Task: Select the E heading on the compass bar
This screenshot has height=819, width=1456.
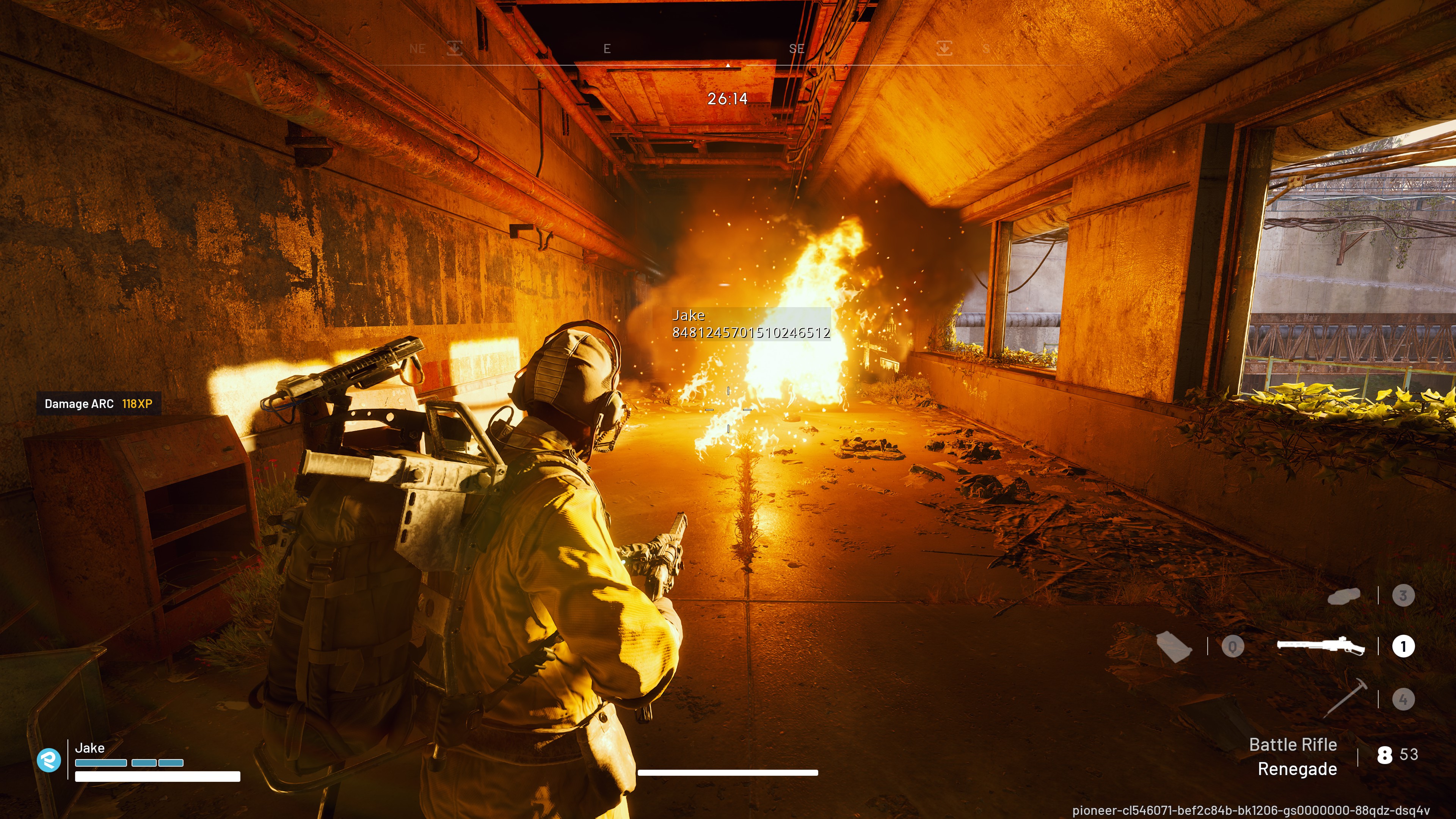Action: (607, 49)
